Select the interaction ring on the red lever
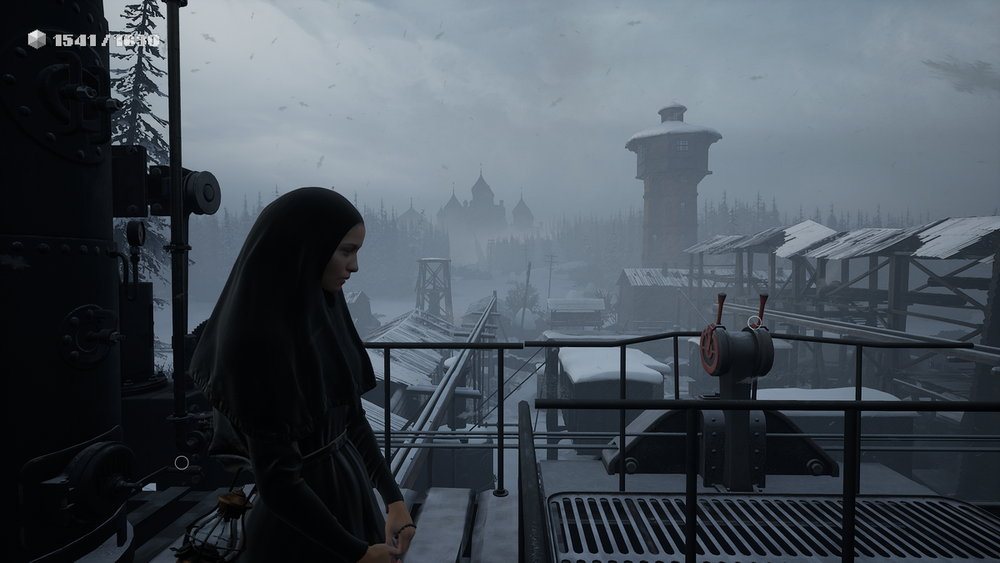Screen dimensions: 1000x563 pyautogui.click(x=754, y=322)
